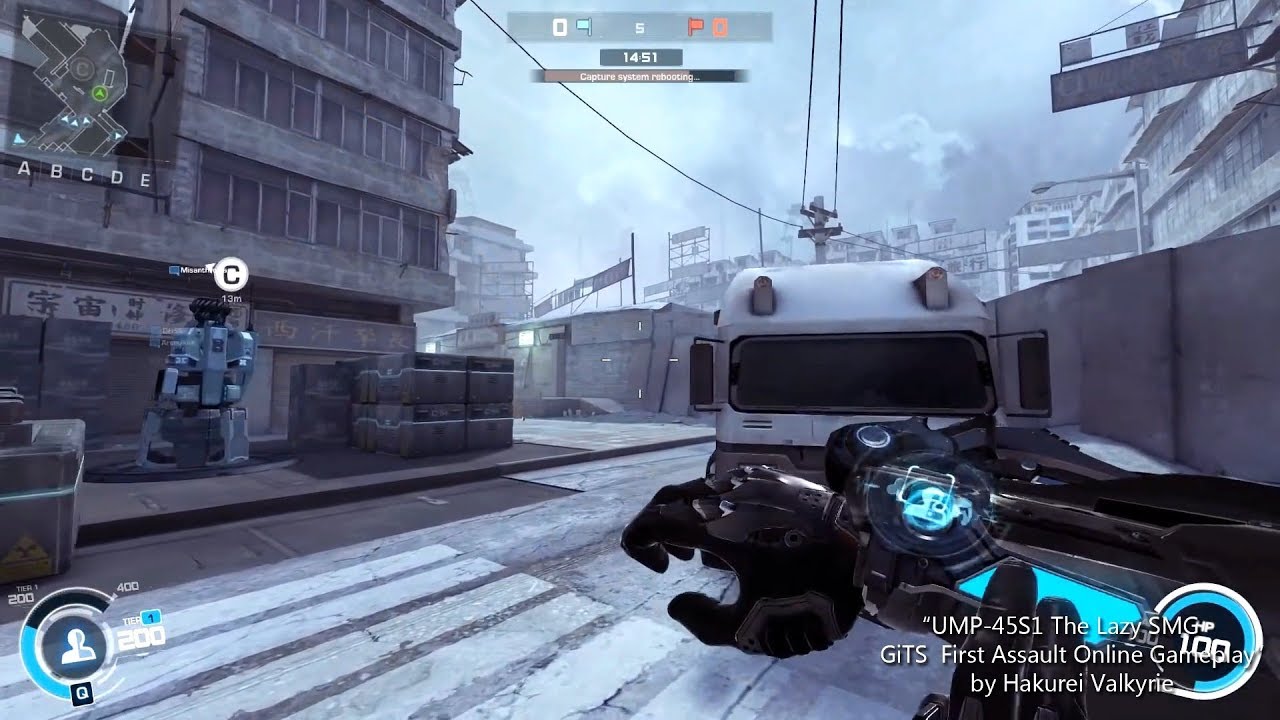Select grid column label C on the minimap
1280x720 pixels.
pos(88,175)
